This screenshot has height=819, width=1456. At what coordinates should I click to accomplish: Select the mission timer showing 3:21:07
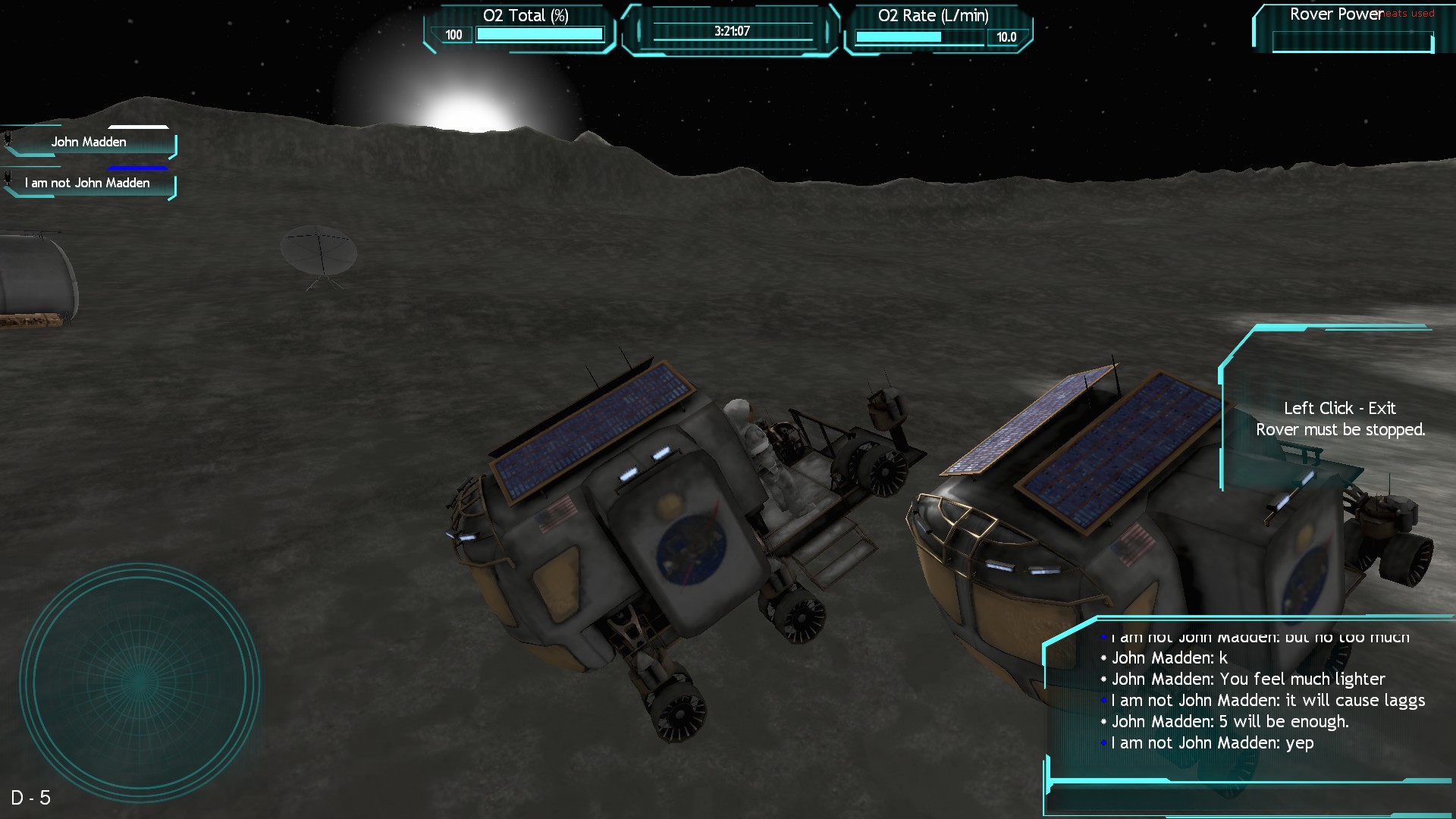tap(730, 32)
